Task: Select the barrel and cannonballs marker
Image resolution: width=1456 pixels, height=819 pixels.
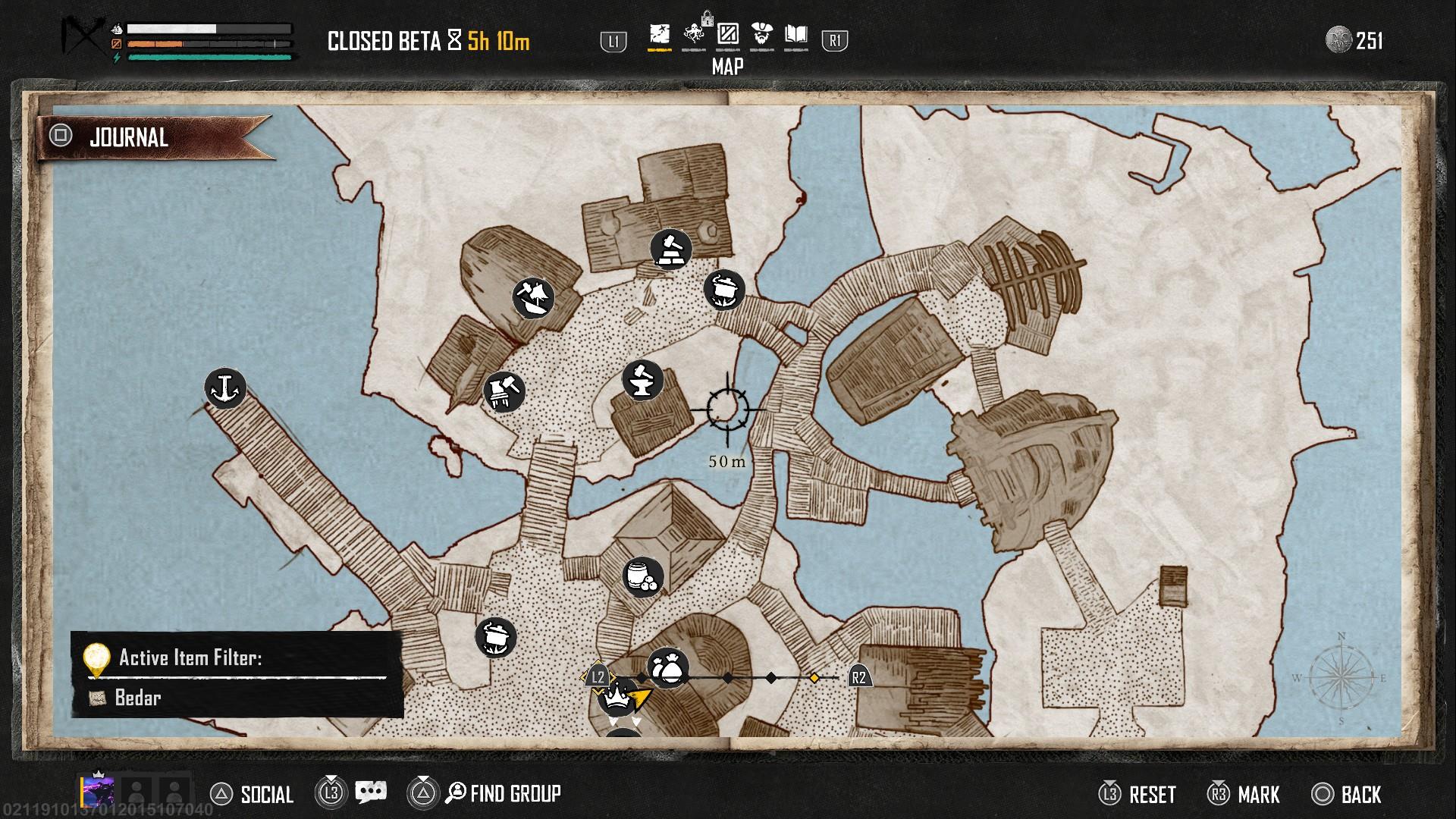Action: pyautogui.click(x=643, y=577)
